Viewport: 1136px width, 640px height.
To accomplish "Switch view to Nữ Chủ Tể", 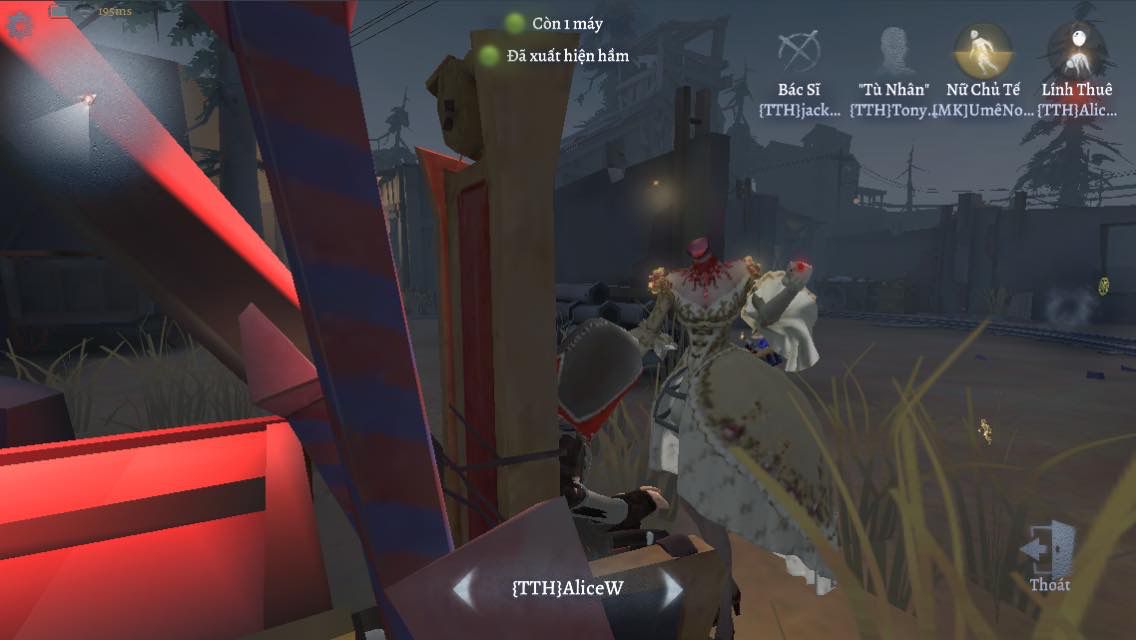I will tap(982, 50).
